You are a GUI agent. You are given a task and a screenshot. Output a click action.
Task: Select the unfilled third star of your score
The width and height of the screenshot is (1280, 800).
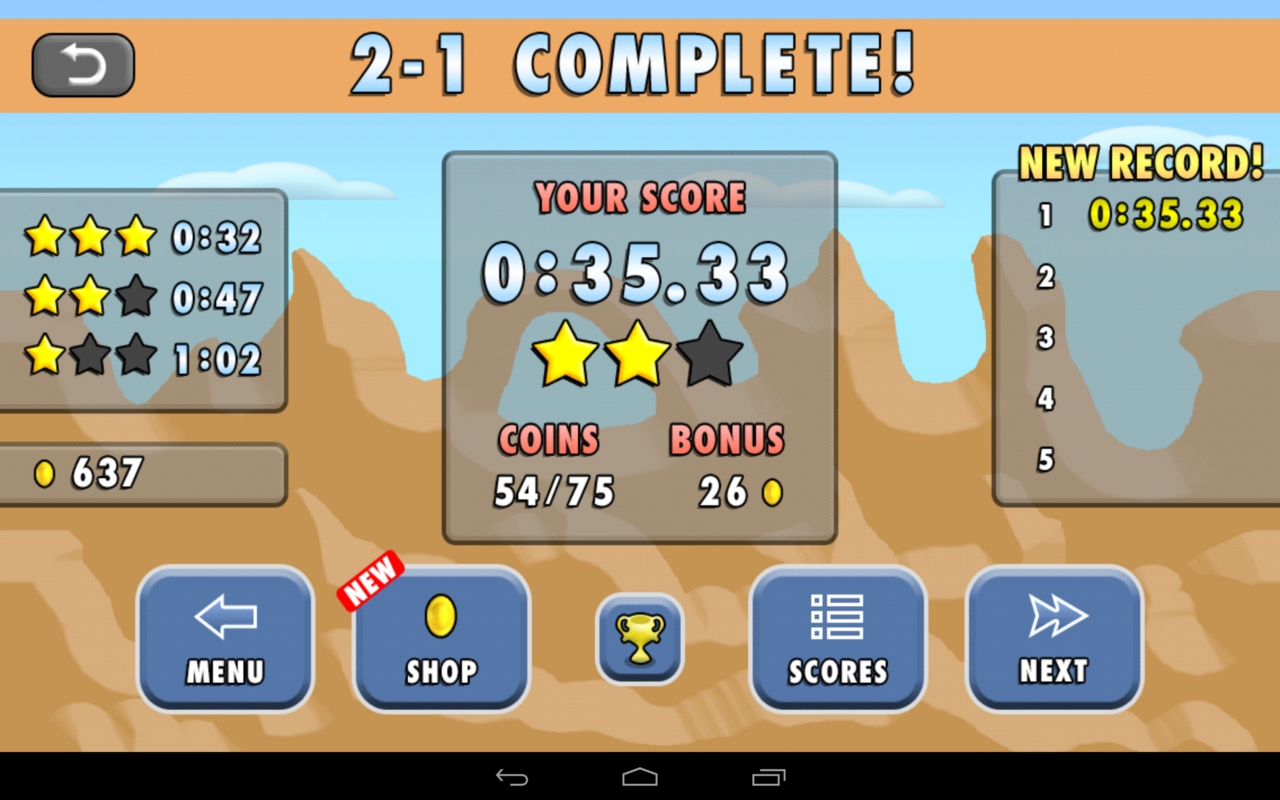coord(710,355)
